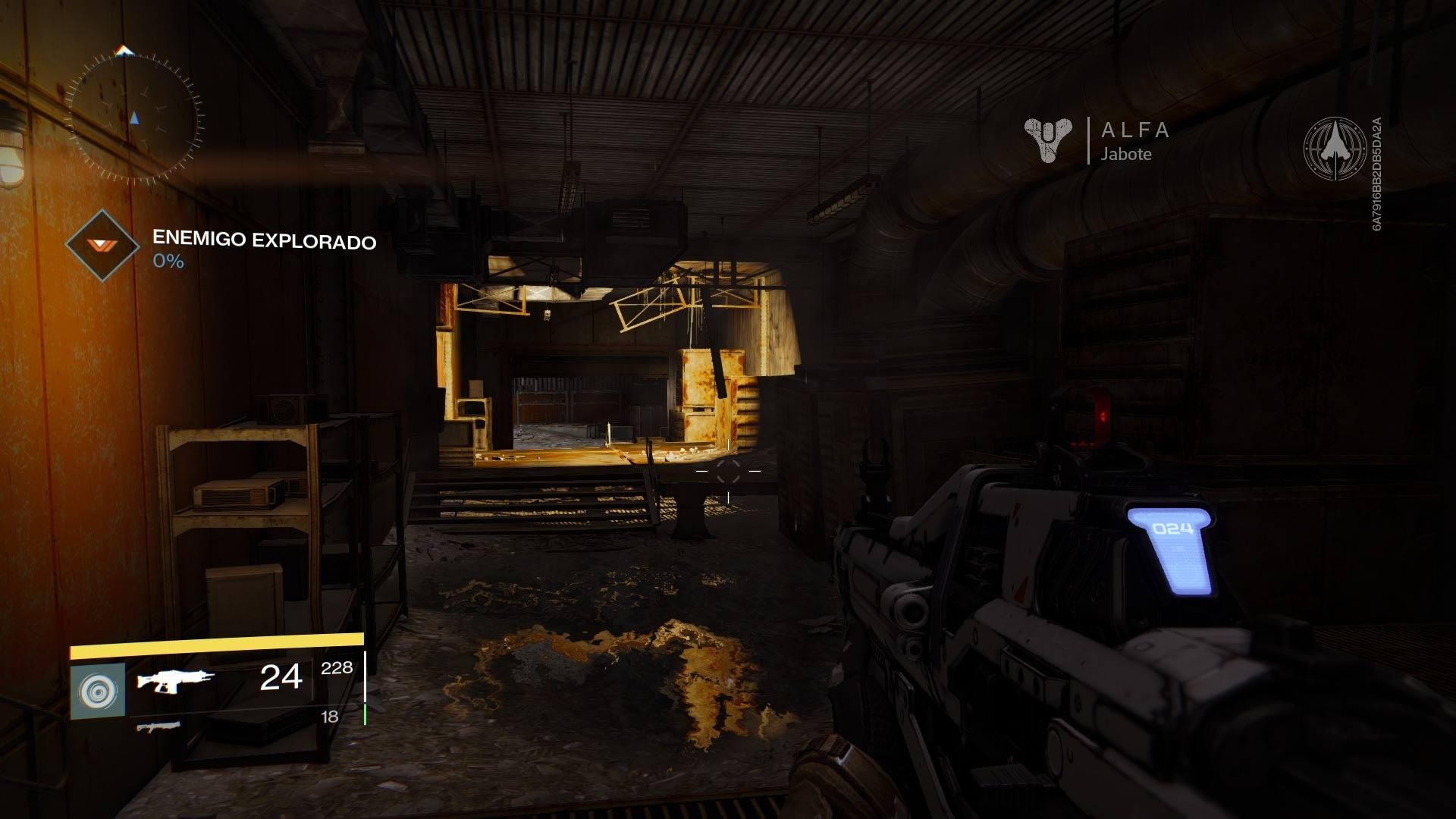Select the ALFA fireteam label

coord(1134,130)
